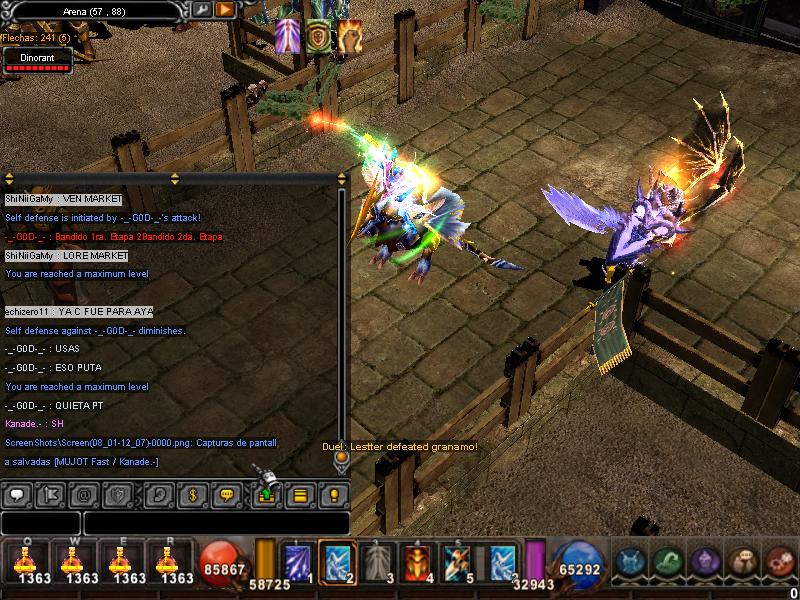Click the ear whisper button
This screenshot has width=800, height=600.
[157, 494]
